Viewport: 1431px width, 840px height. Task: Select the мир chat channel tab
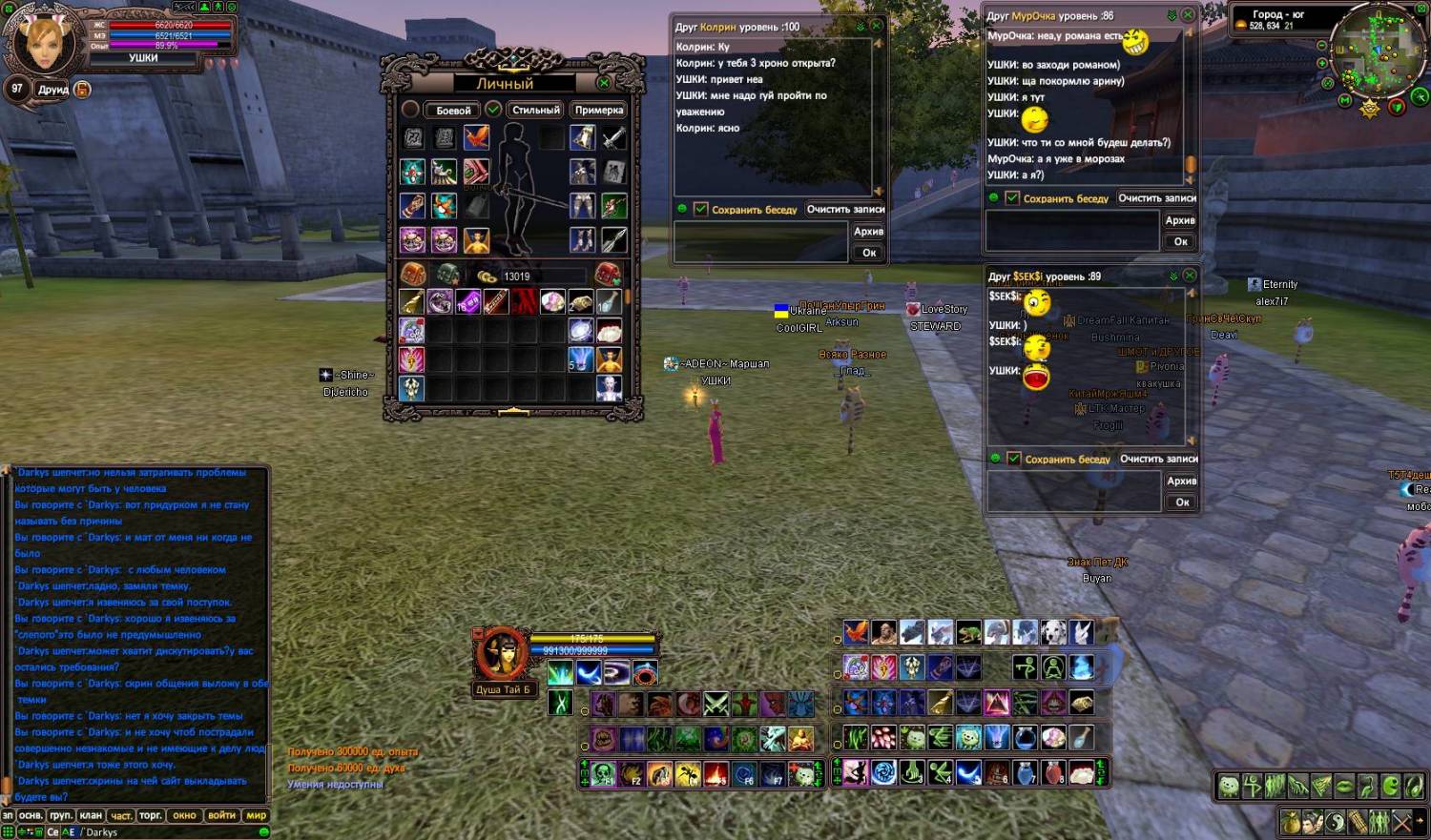pos(257,815)
